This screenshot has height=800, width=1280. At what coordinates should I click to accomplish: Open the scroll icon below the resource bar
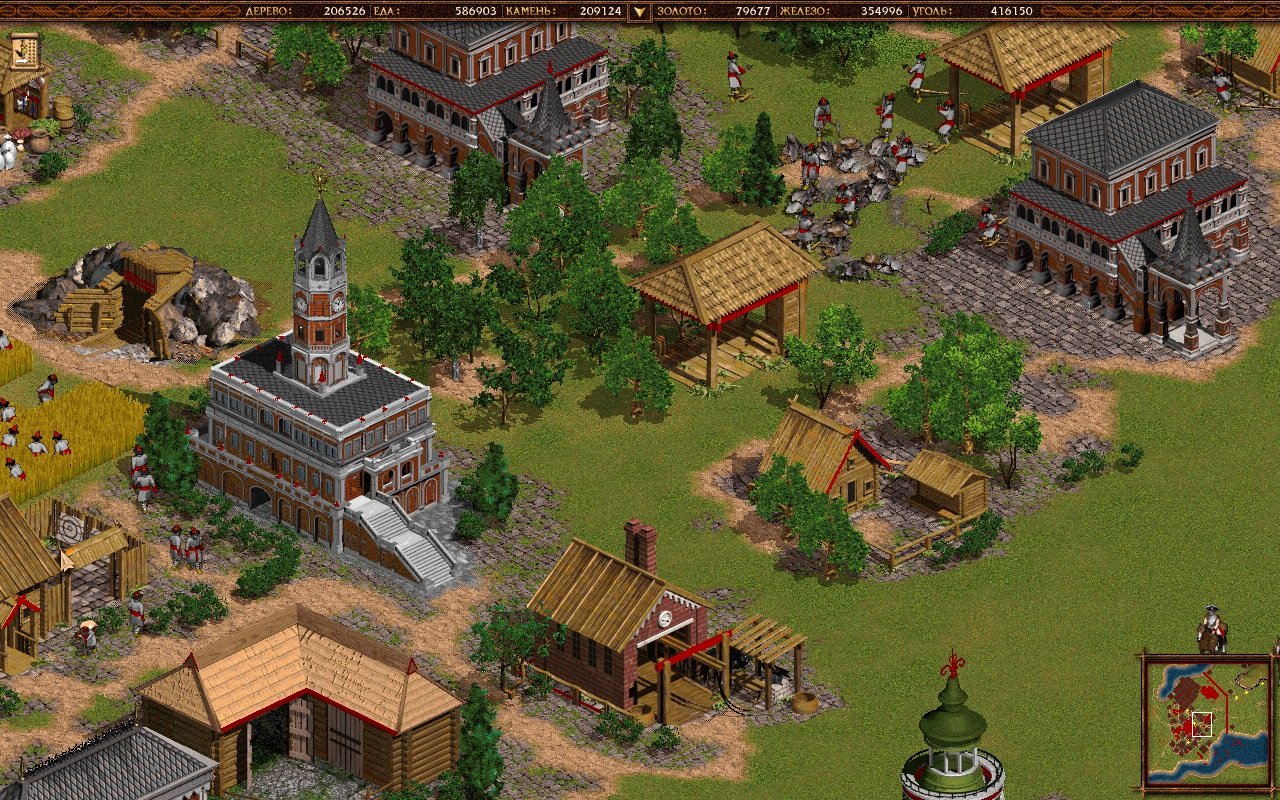coord(25,50)
